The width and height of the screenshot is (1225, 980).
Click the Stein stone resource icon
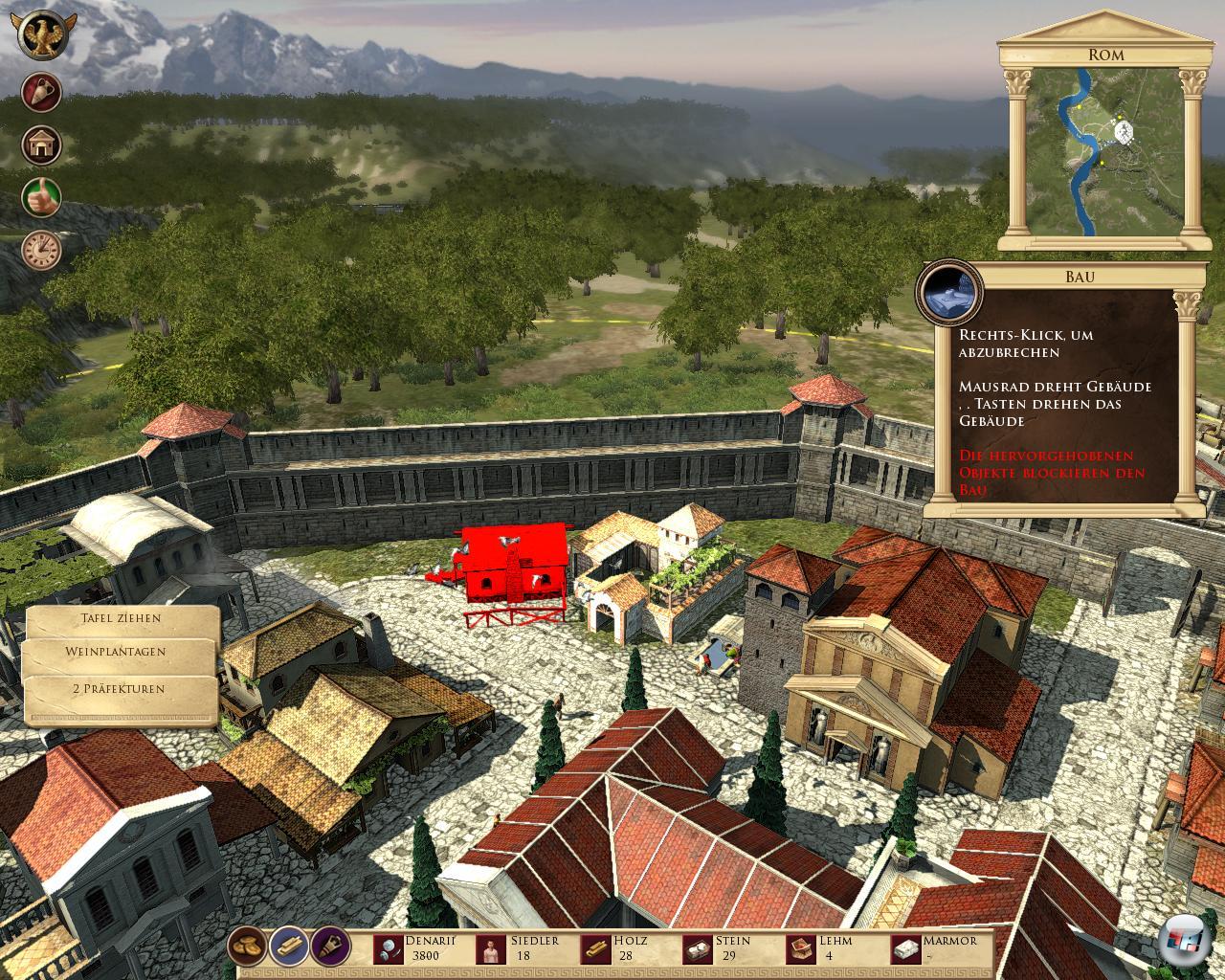pos(699,948)
